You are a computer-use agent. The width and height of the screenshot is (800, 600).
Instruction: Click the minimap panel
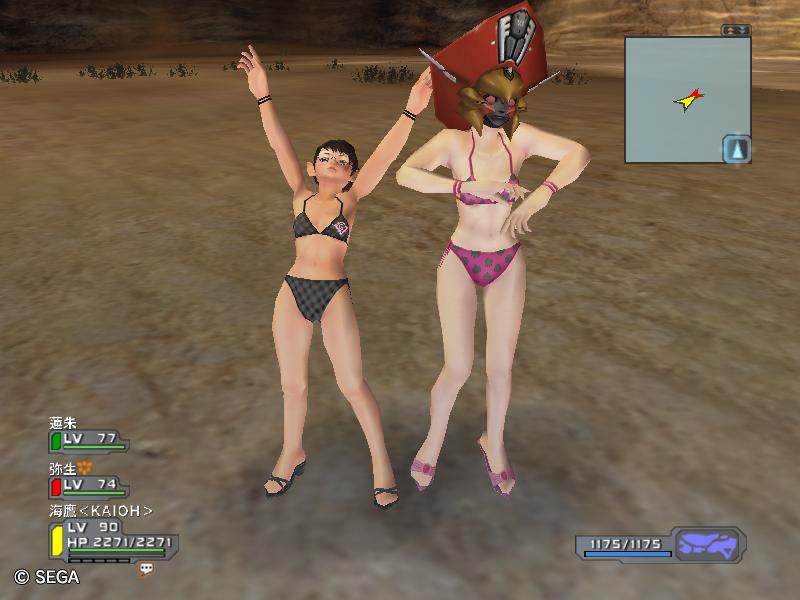tap(686, 98)
